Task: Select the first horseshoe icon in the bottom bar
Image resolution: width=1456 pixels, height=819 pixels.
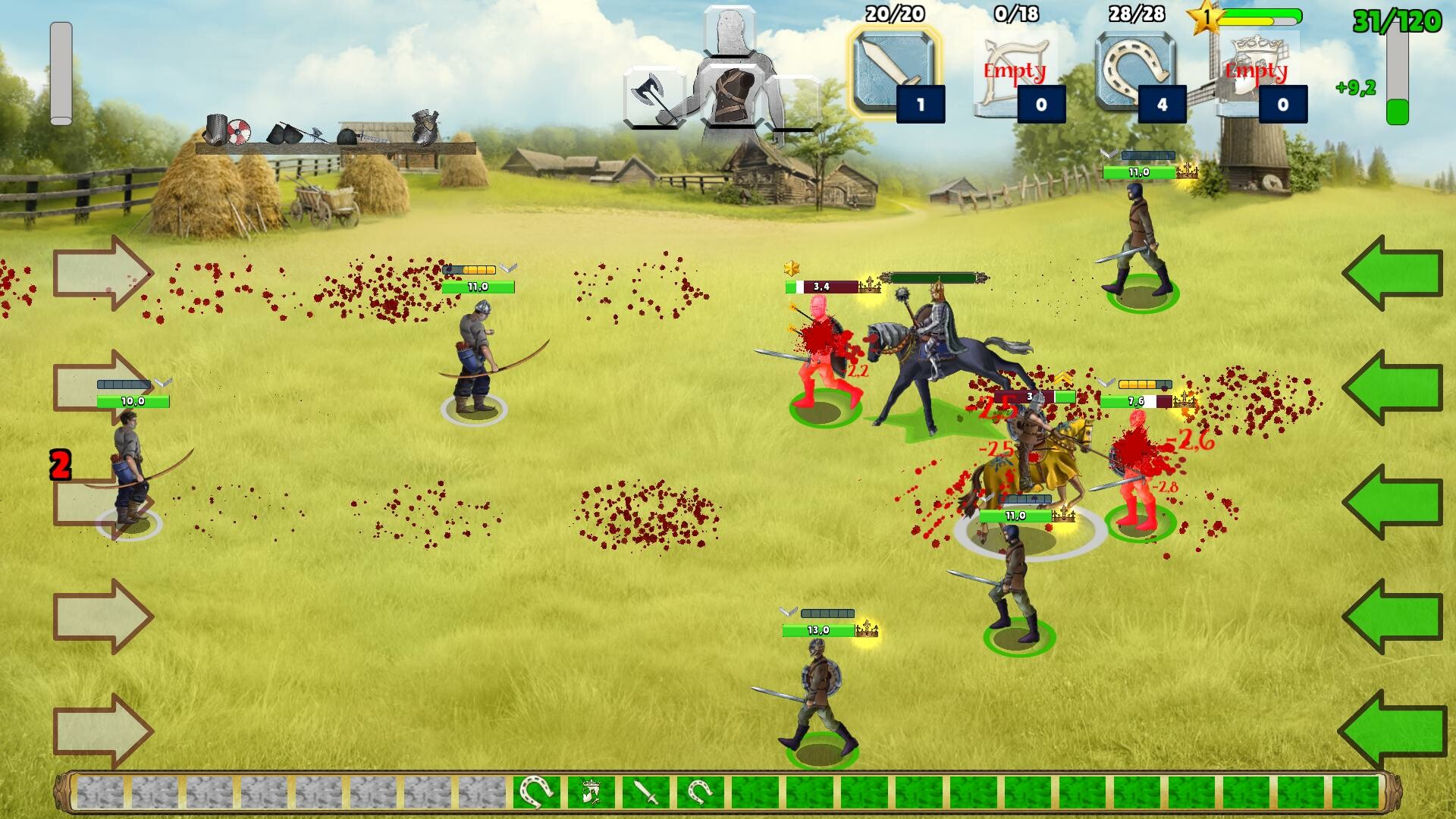Action: point(537,791)
